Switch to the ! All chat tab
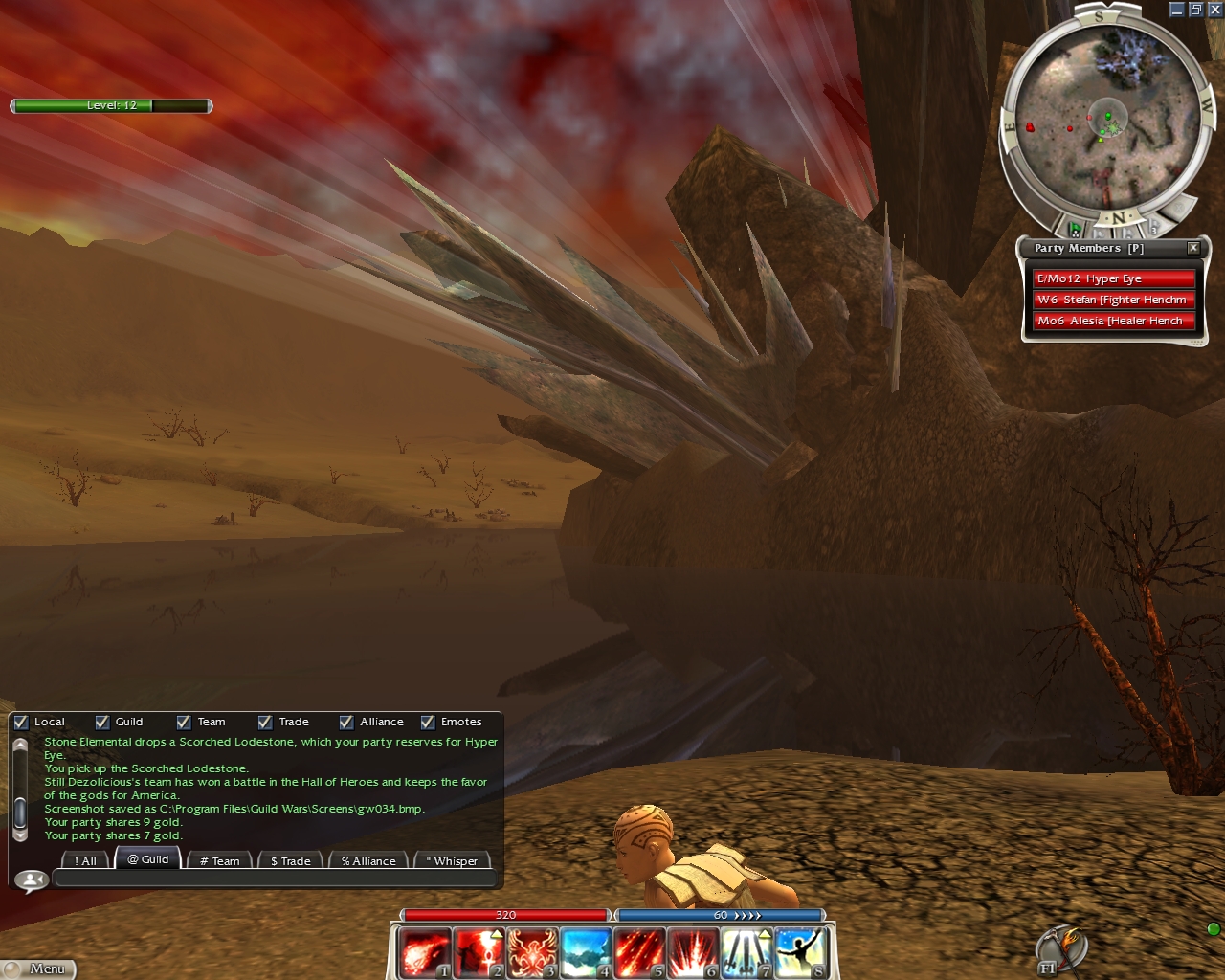The image size is (1225, 980). pyautogui.click(x=85, y=860)
